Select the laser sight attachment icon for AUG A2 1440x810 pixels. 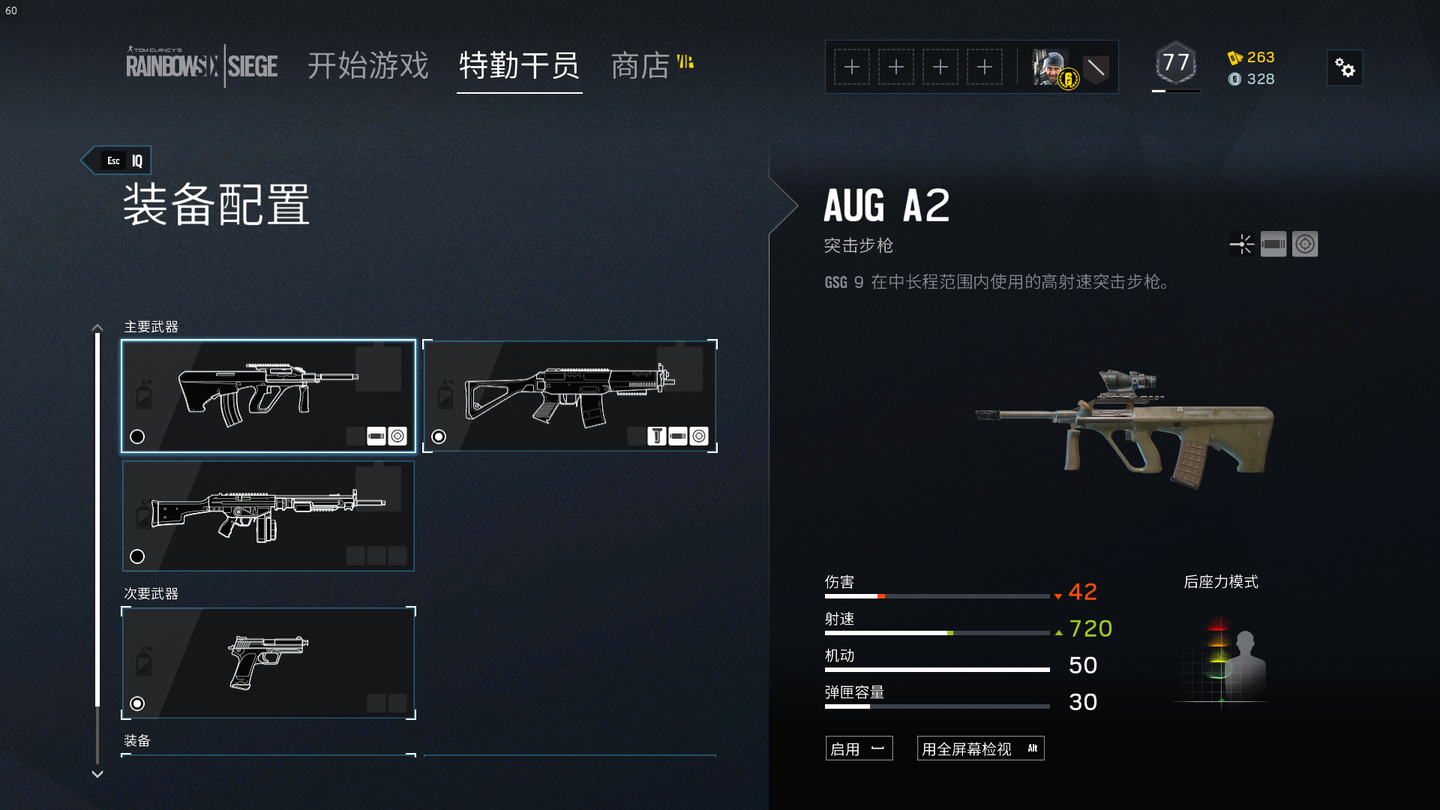[x=1240, y=243]
